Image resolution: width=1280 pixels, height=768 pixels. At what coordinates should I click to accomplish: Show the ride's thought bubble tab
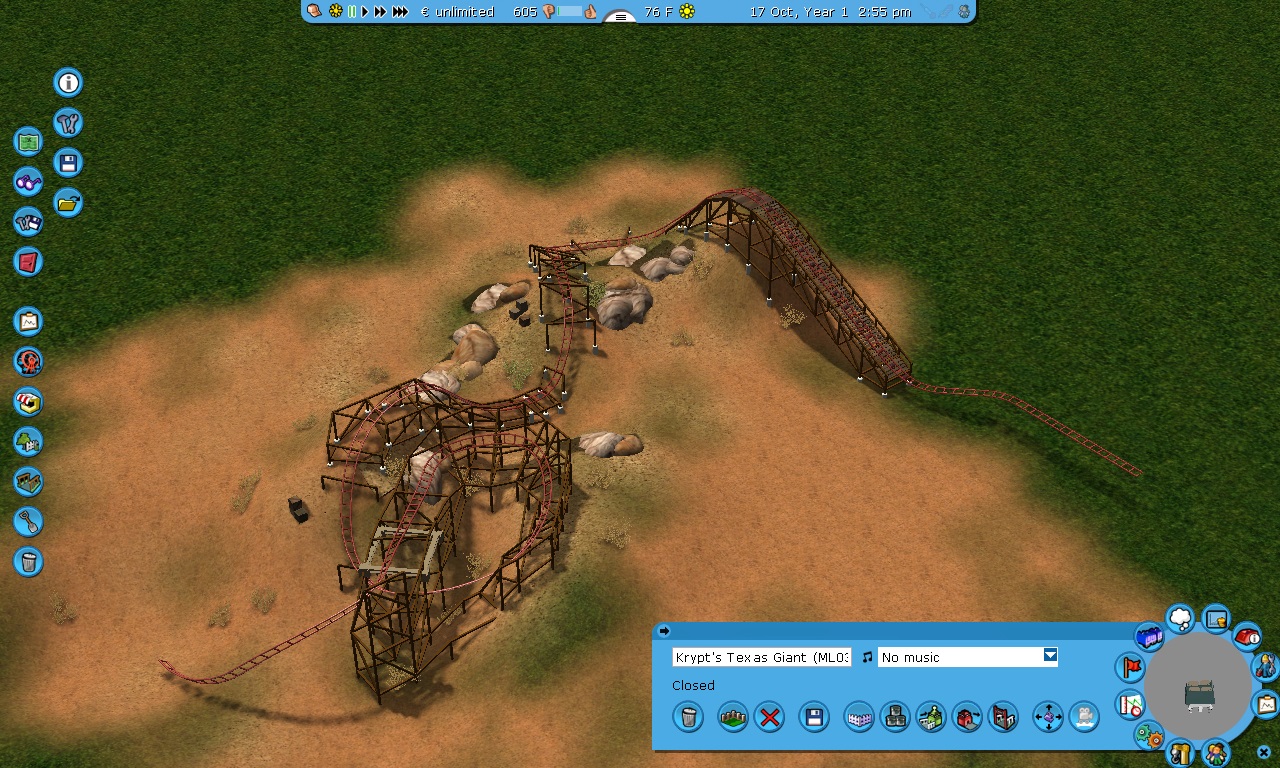(1180, 619)
